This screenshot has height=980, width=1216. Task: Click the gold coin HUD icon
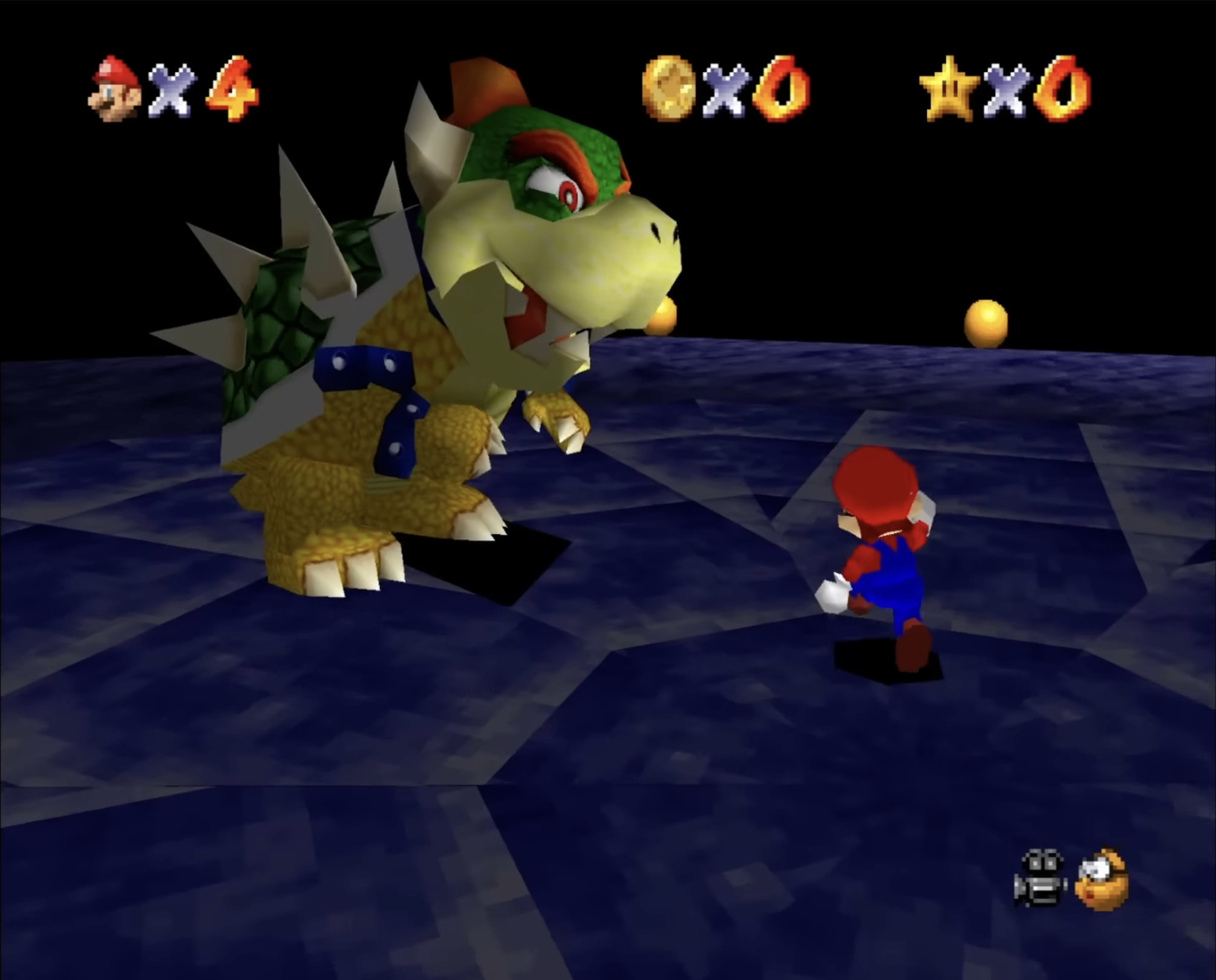point(667,88)
